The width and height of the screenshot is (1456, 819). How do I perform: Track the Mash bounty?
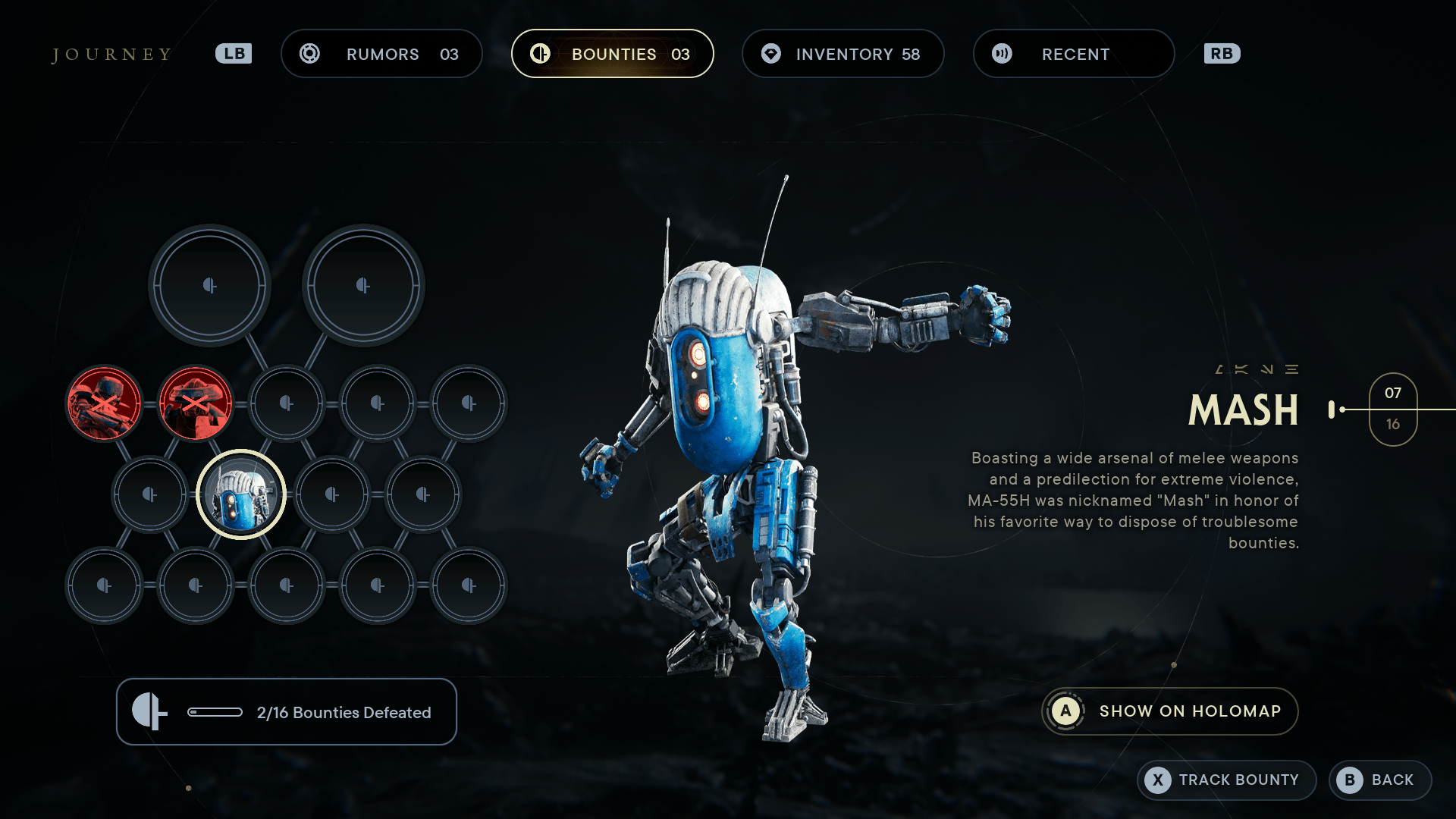click(x=1225, y=780)
